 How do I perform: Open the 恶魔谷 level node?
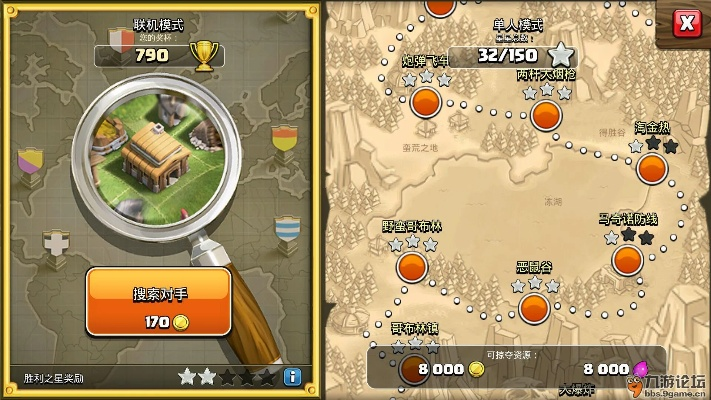[x=534, y=305]
